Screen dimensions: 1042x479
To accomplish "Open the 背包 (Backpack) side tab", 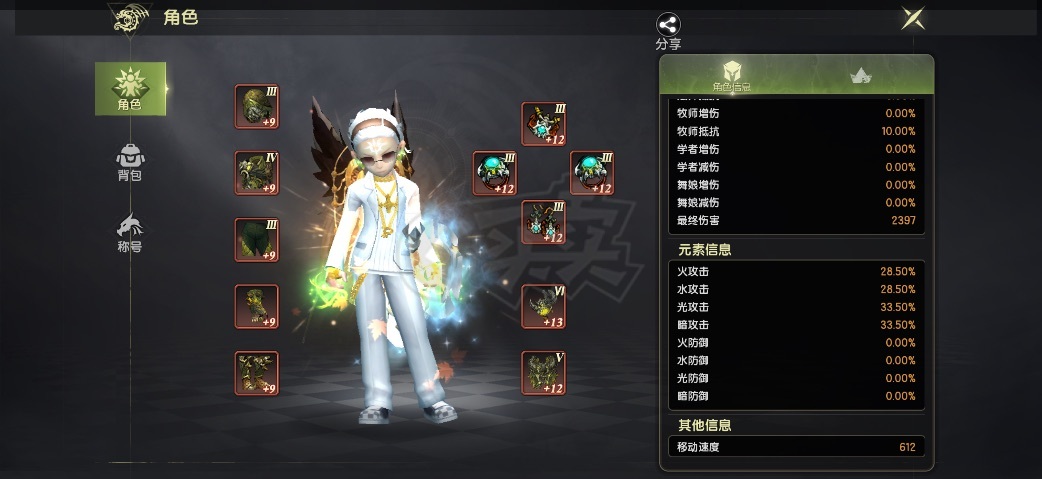I will pyautogui.click(x=130, y=162).
